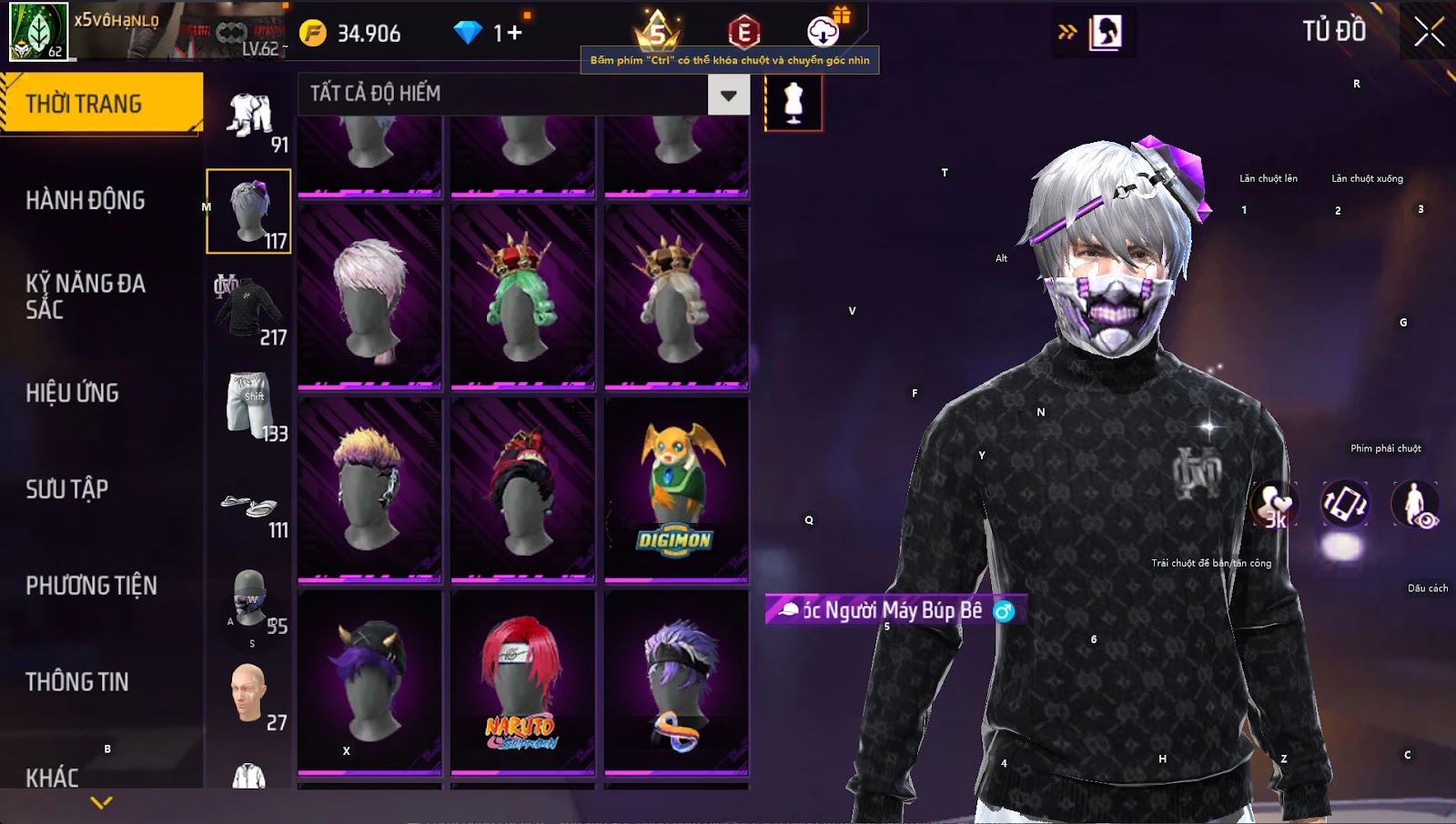This screenshot has width=1456, height=824.
Task: Equip the red Naruto hair item
Action: [522, 682]
